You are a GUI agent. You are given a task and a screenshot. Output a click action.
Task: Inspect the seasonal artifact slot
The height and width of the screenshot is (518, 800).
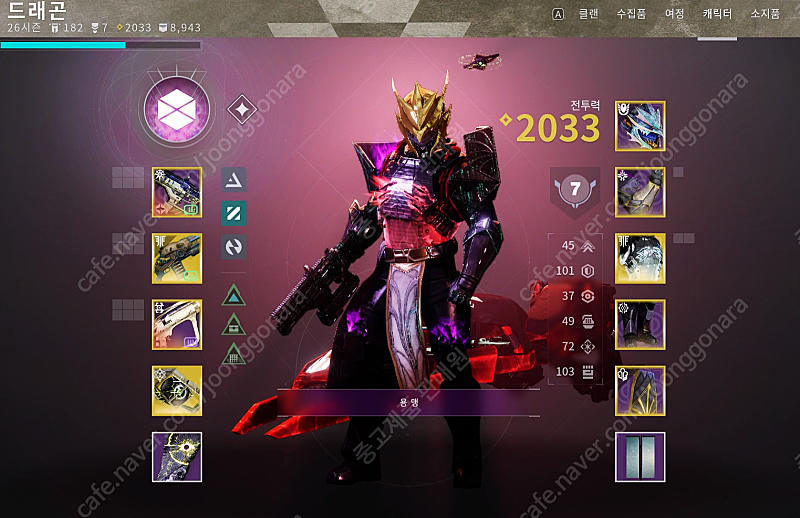coord(177,456)
